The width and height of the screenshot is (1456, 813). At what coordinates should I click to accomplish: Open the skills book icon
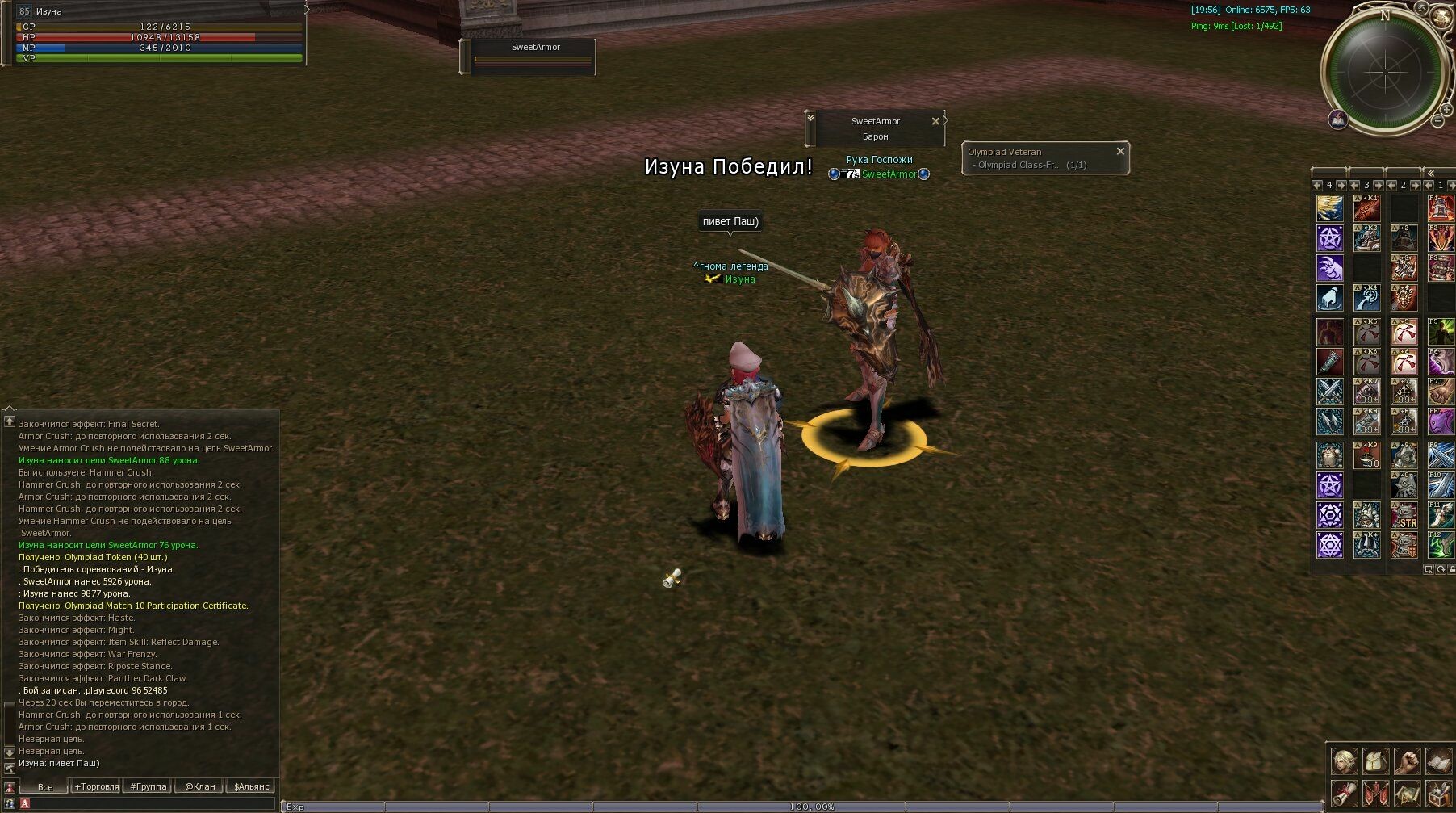point(1438,761)
